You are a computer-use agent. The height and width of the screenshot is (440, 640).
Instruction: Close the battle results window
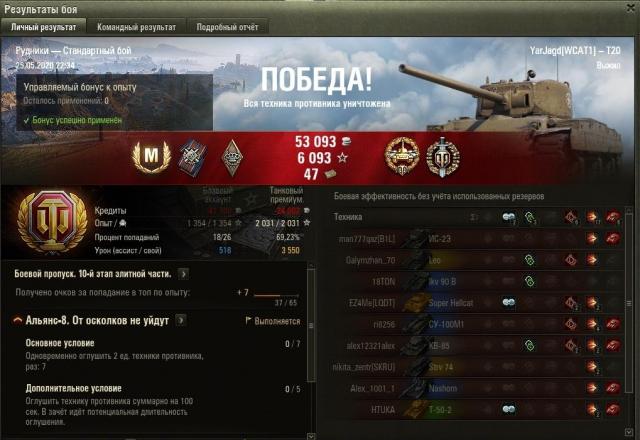coord(630,8)
